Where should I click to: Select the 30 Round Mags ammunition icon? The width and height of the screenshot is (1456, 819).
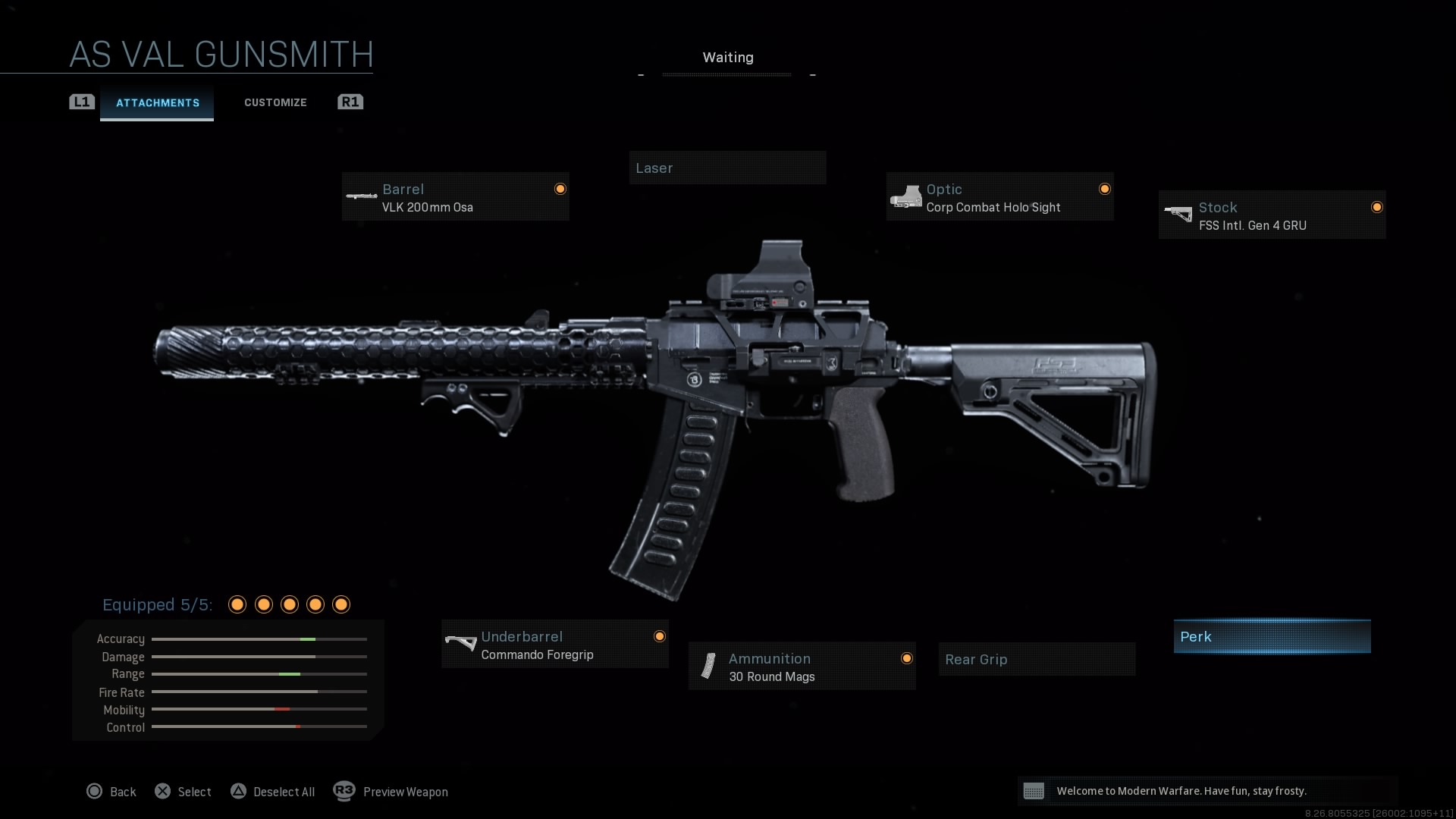(708, 666)
